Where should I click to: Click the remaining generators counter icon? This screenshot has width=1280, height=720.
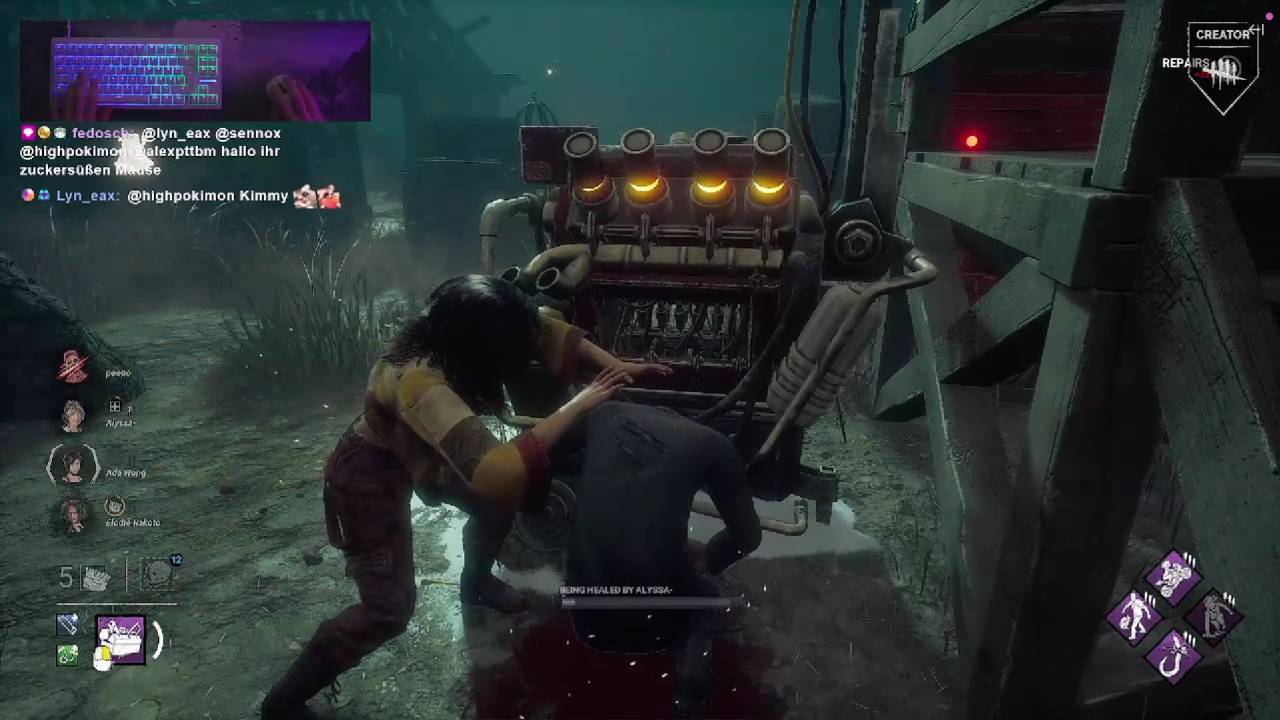tap(95, 577)
